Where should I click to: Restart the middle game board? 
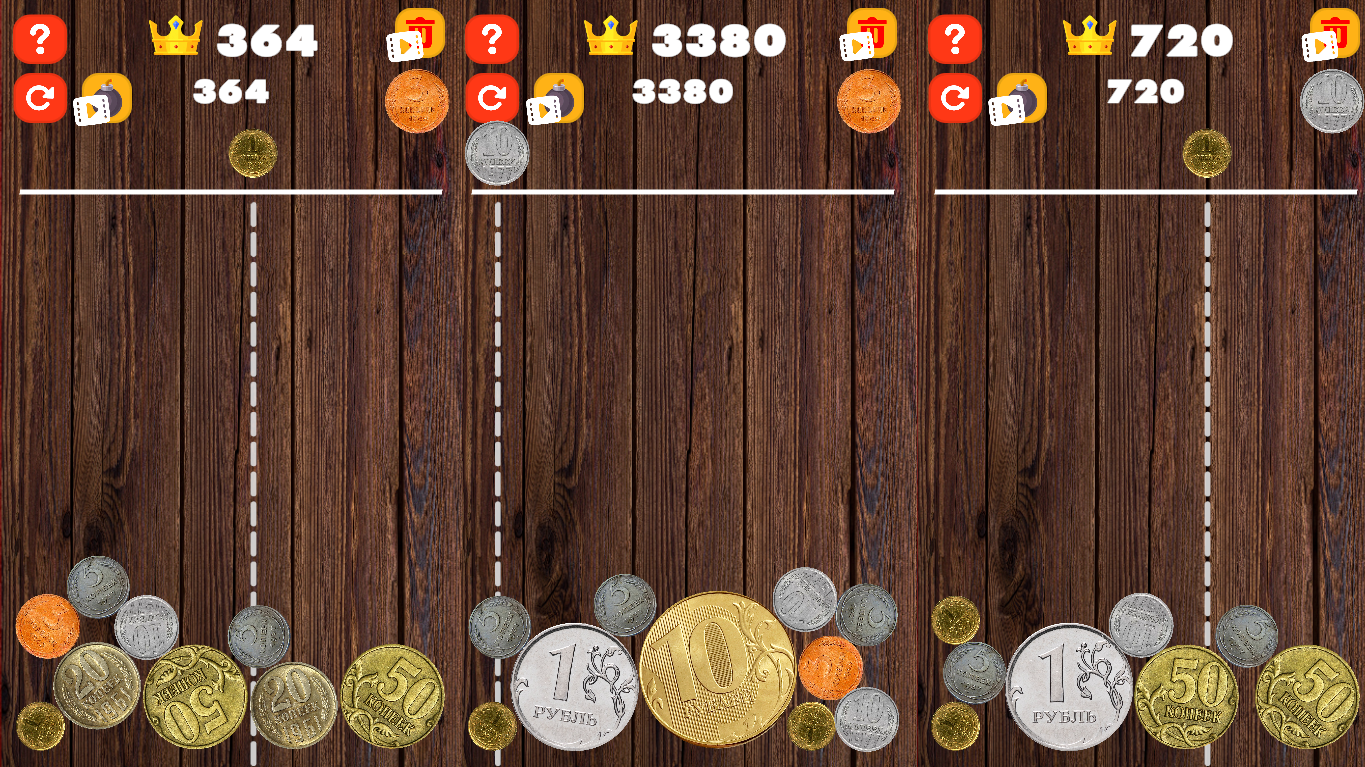click(492, 95)
